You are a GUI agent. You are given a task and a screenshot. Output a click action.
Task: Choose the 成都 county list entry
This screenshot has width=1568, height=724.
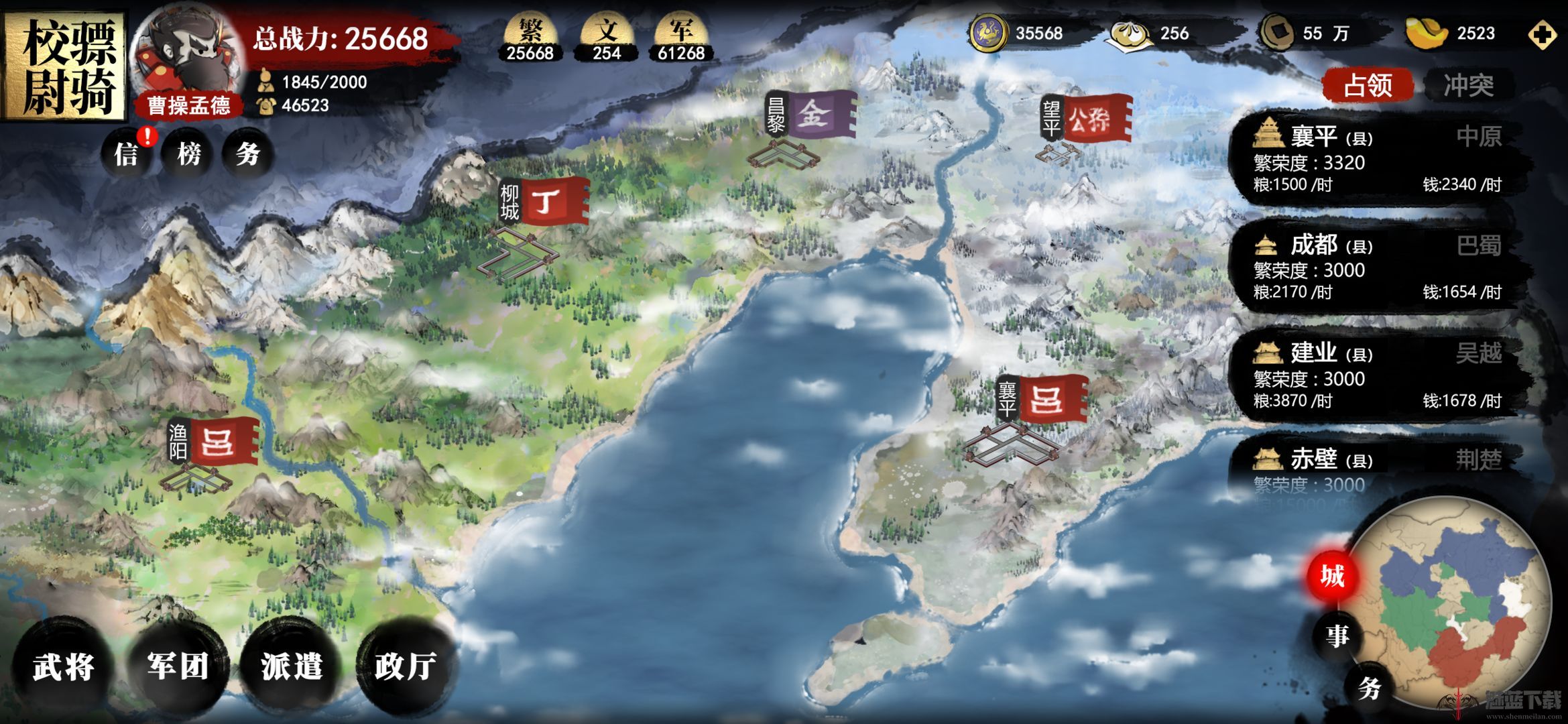(1374, 268)
